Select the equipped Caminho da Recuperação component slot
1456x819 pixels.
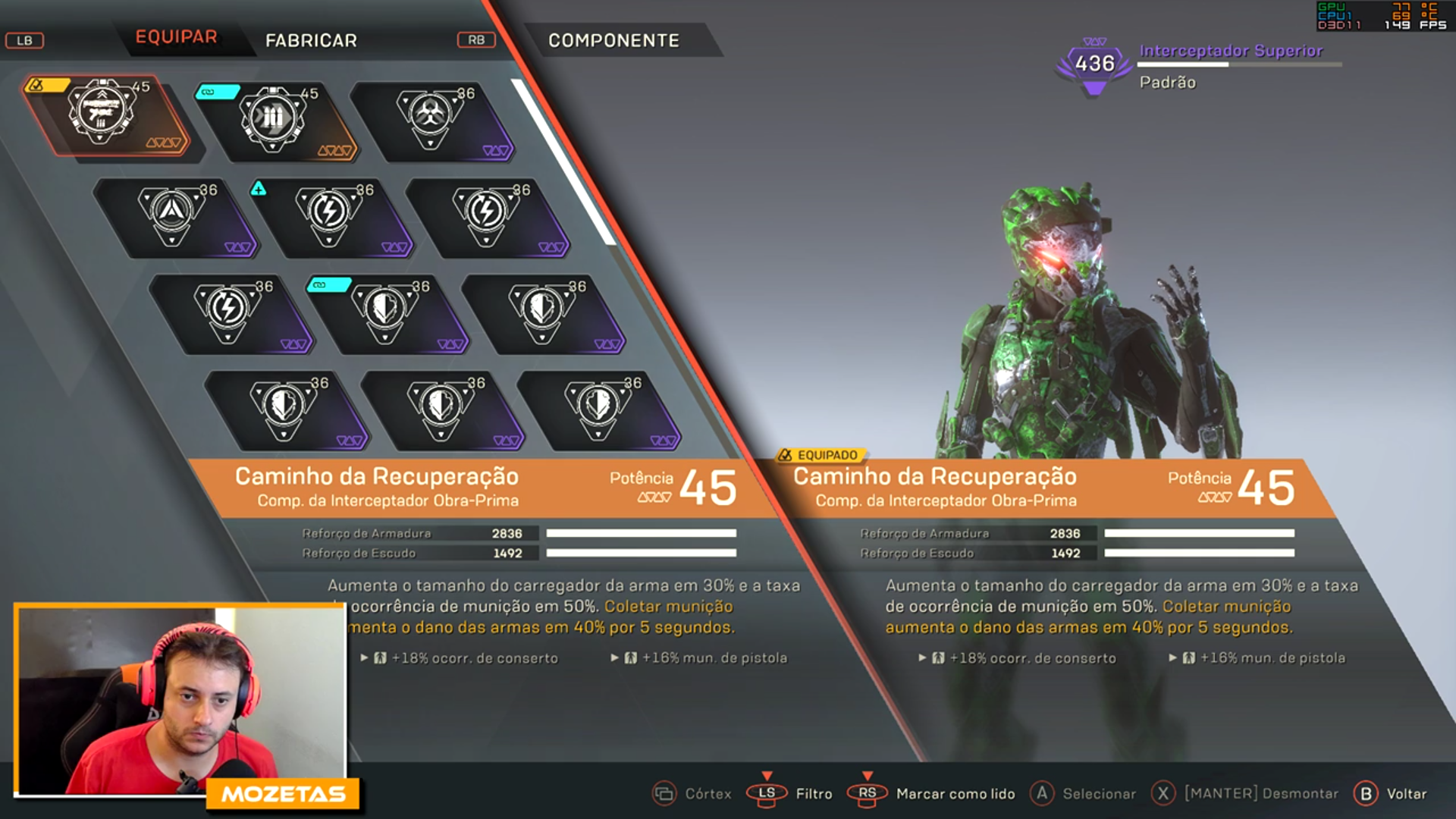click(x=104, y=114)
